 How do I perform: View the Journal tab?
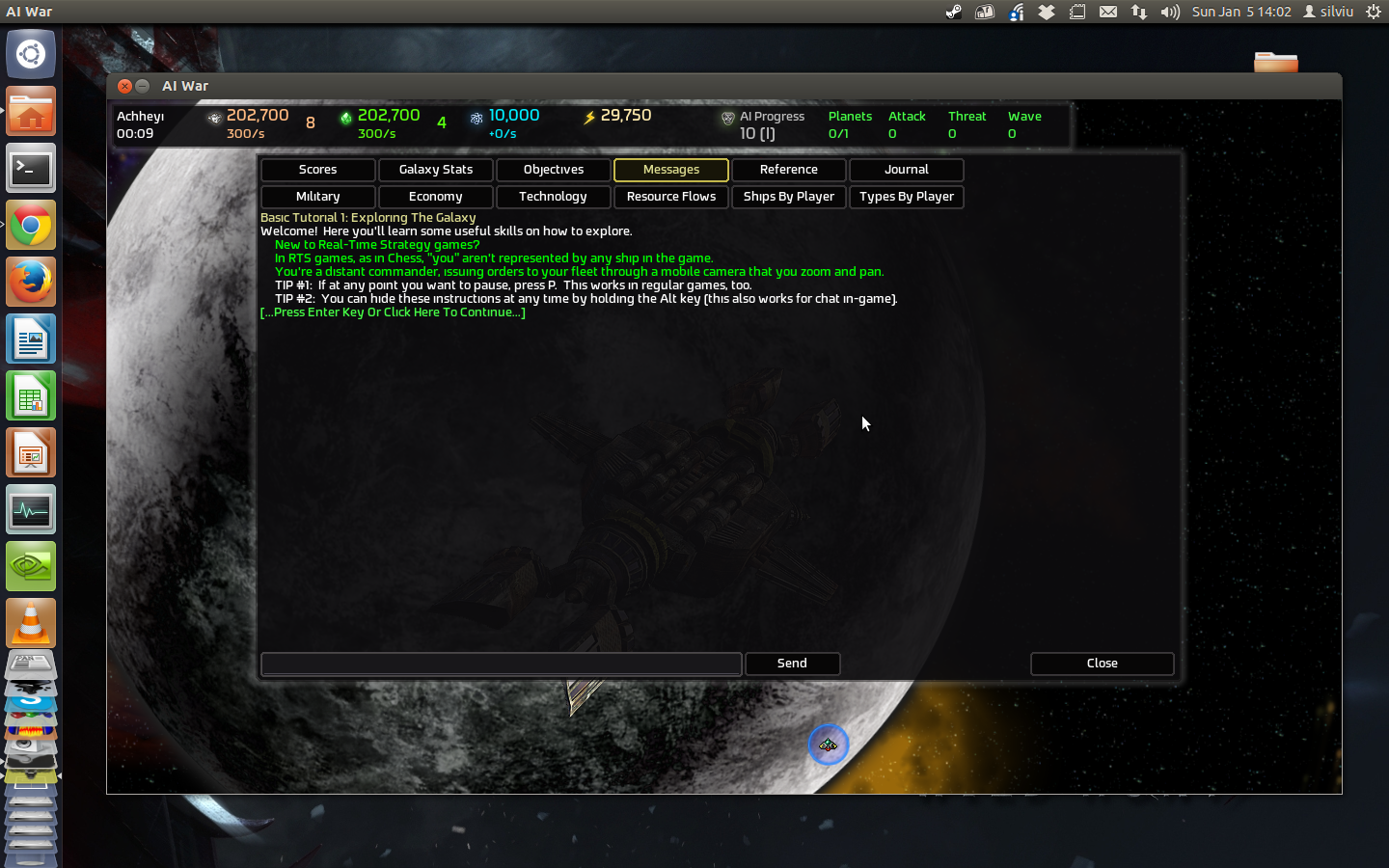pos(906,170)
